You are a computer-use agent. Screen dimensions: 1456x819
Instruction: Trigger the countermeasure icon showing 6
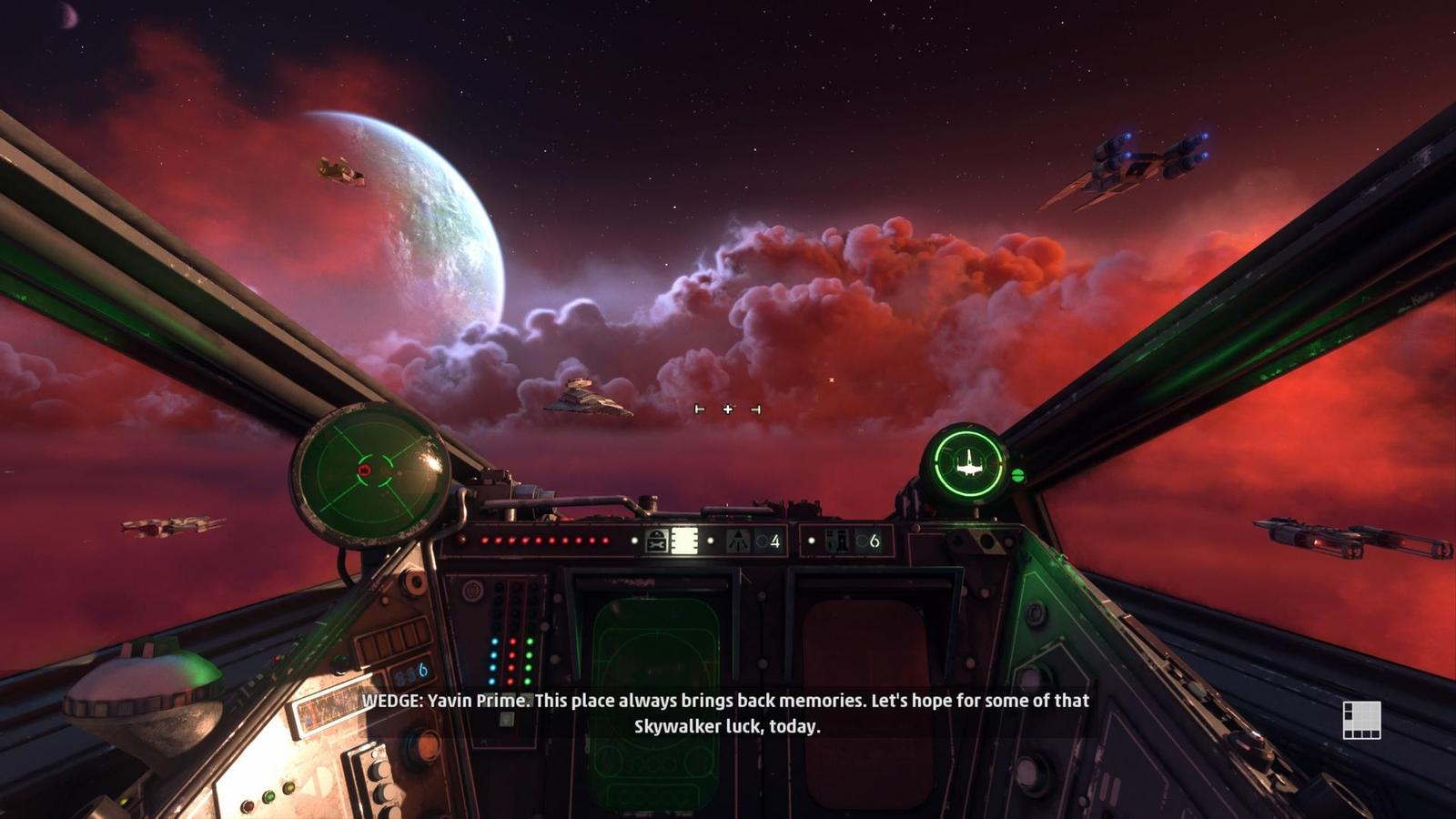point(839,541)
